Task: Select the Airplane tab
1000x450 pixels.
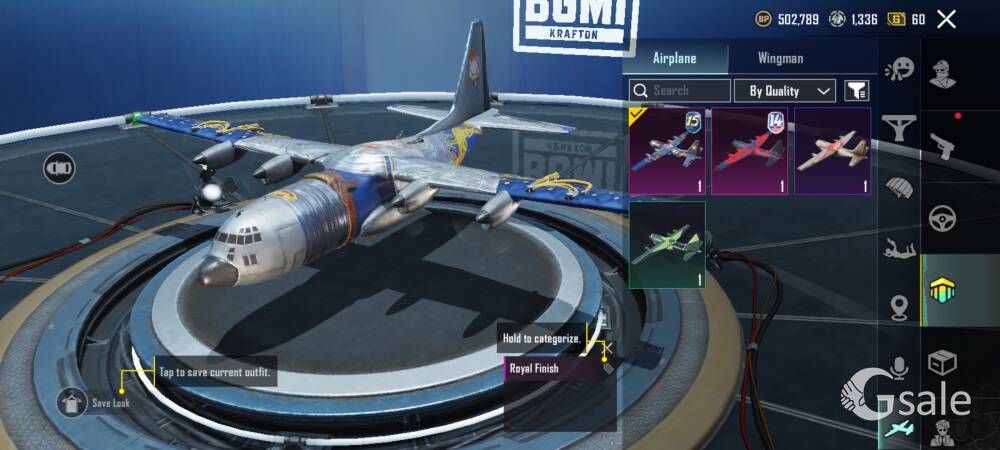Action: point(675,58)
